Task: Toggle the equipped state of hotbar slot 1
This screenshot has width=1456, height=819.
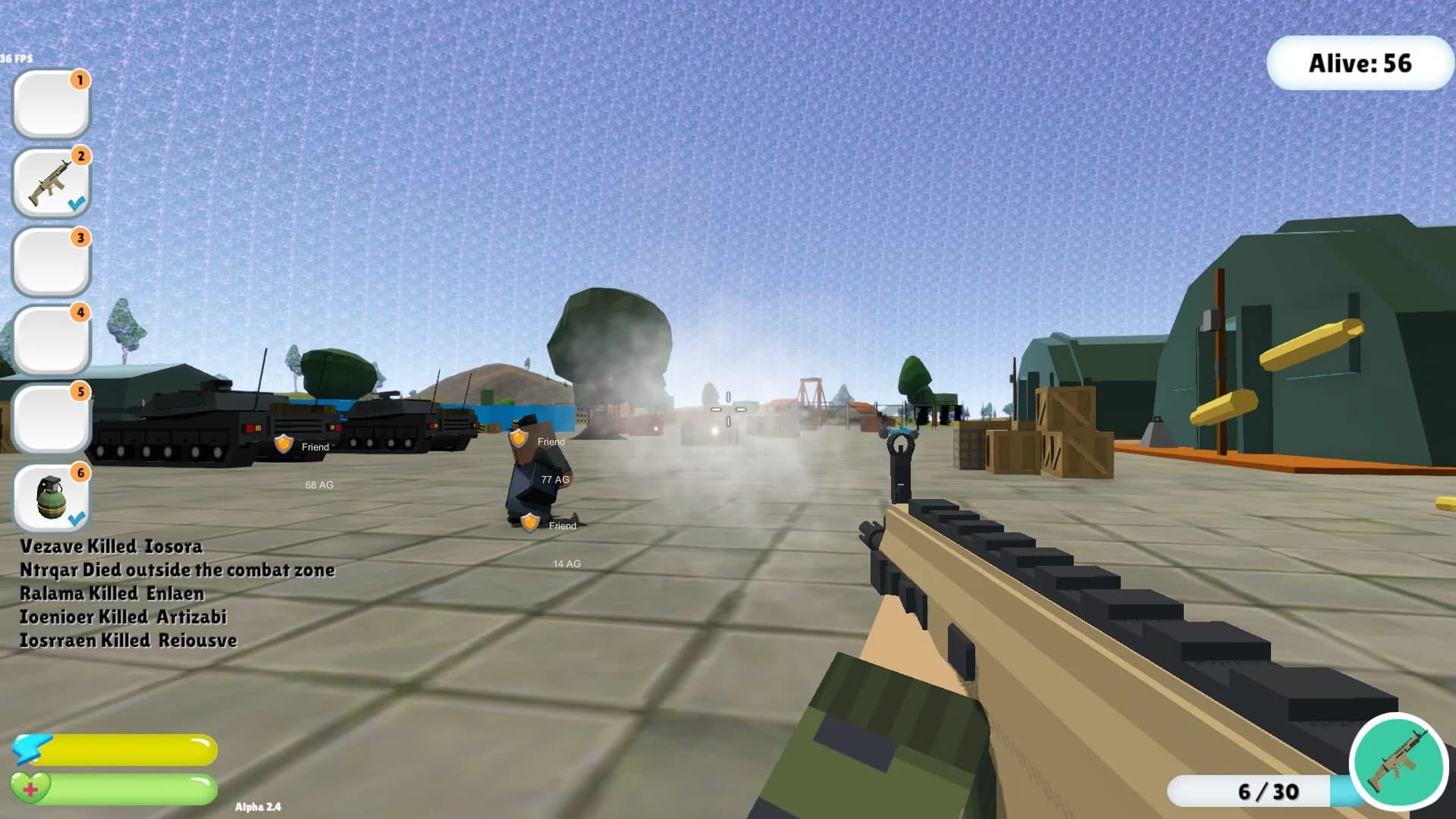Action: 50,102
